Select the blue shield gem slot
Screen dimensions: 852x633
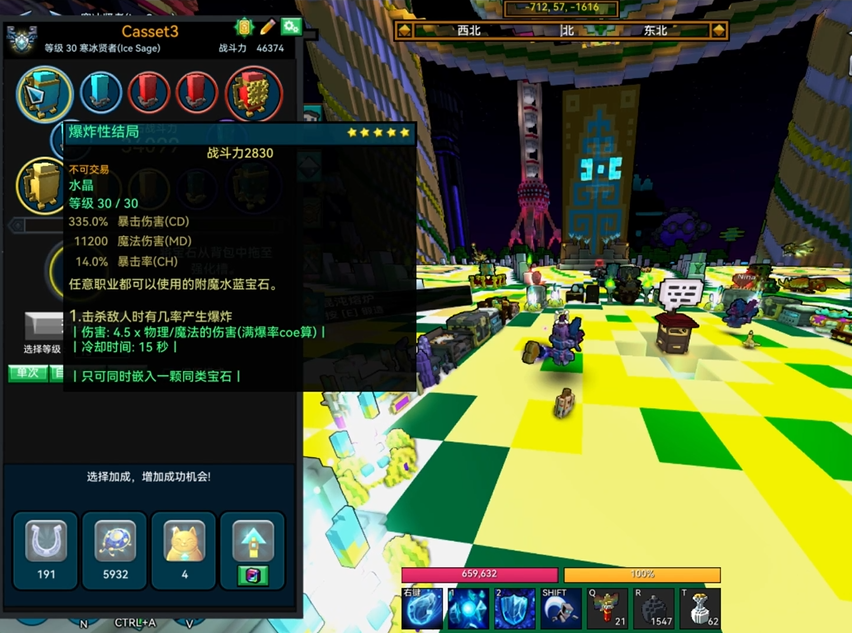pos(46,93)
